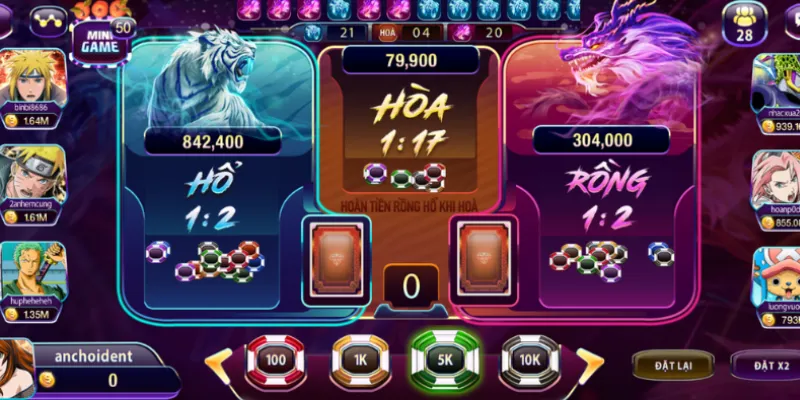Click the ĐẶT LẠI rebet button

click(675, 365)
